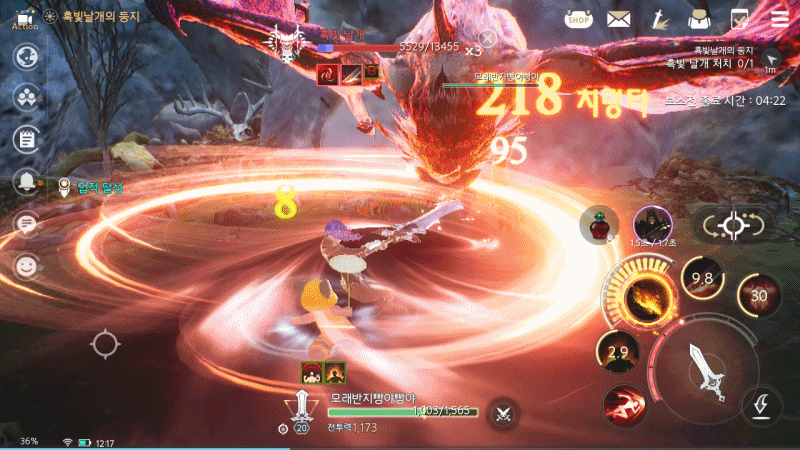Open the mail envelope inbox

point(619,18)
